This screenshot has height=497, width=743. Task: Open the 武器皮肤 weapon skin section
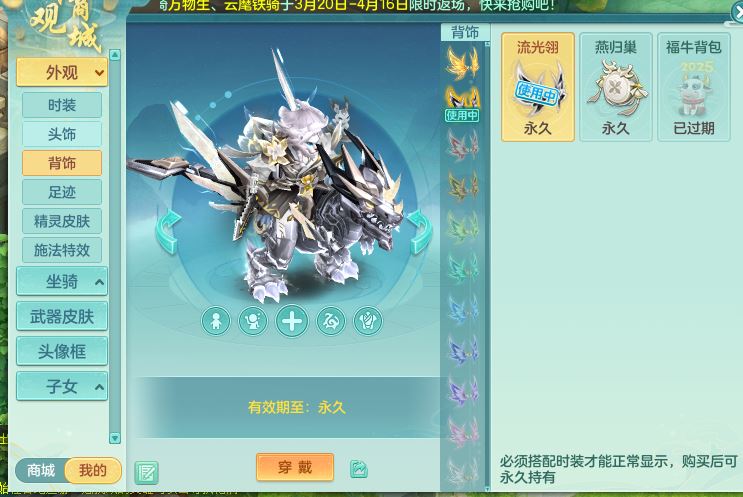(61, 316)
